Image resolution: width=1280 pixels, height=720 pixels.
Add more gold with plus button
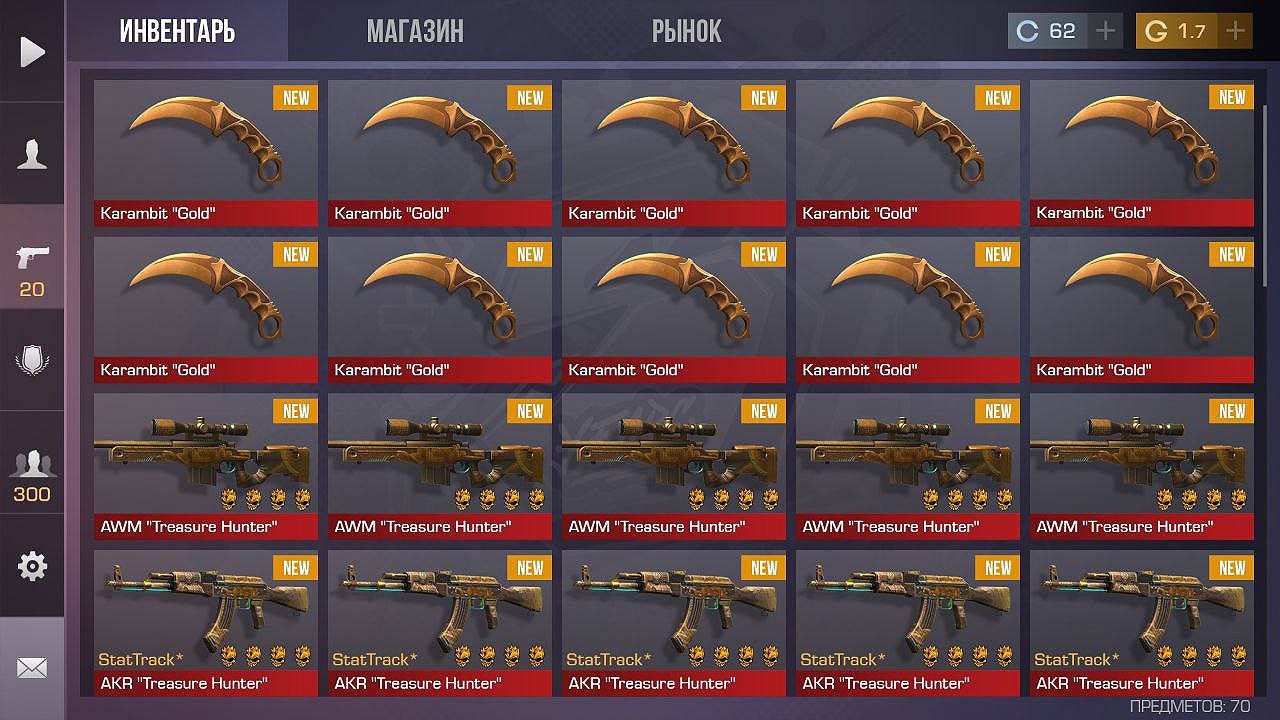(x=1236, y=31)
